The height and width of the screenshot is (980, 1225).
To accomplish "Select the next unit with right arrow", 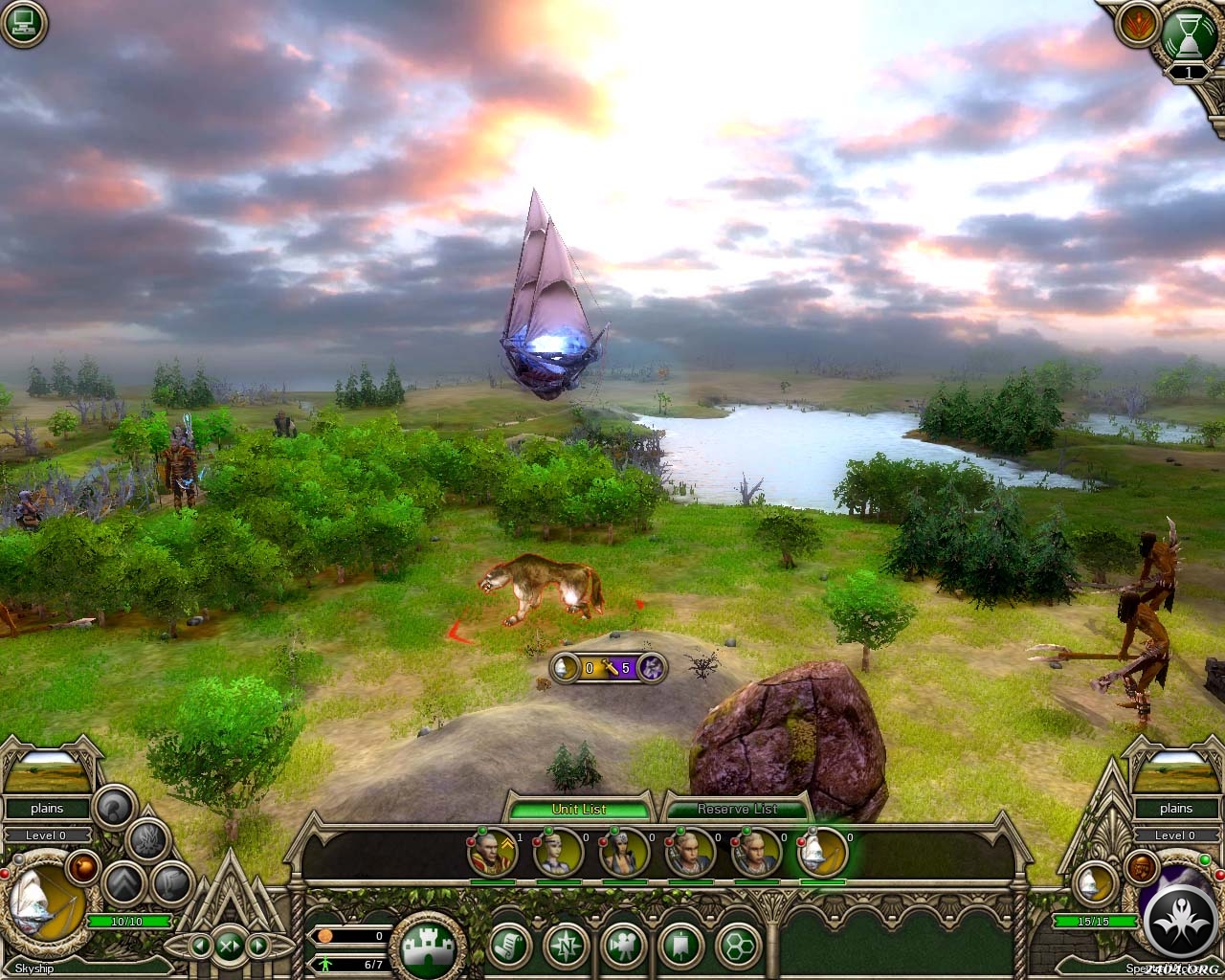I will click(x=257, y=947).
